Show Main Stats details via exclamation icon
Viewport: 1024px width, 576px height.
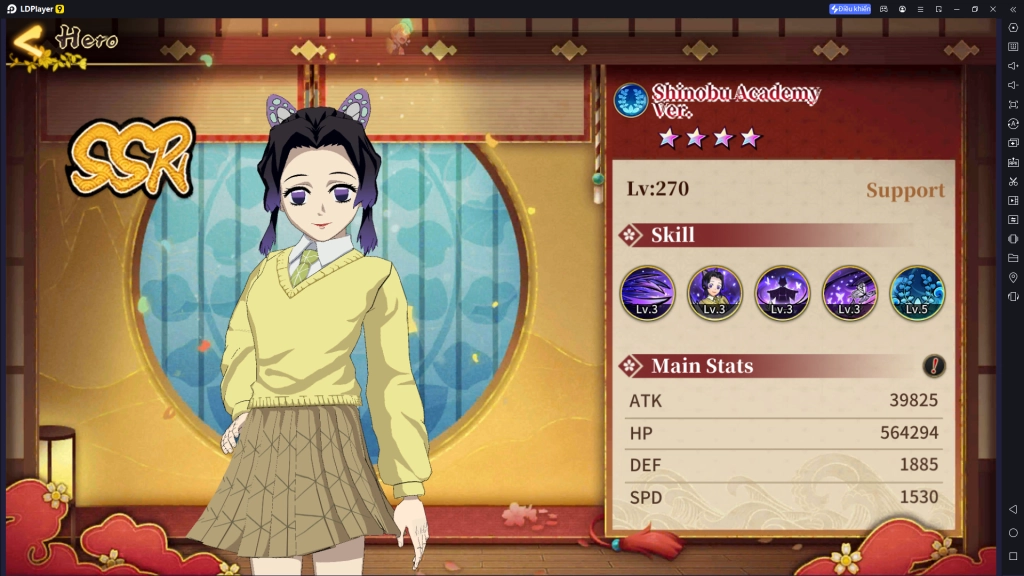(934, 366)
